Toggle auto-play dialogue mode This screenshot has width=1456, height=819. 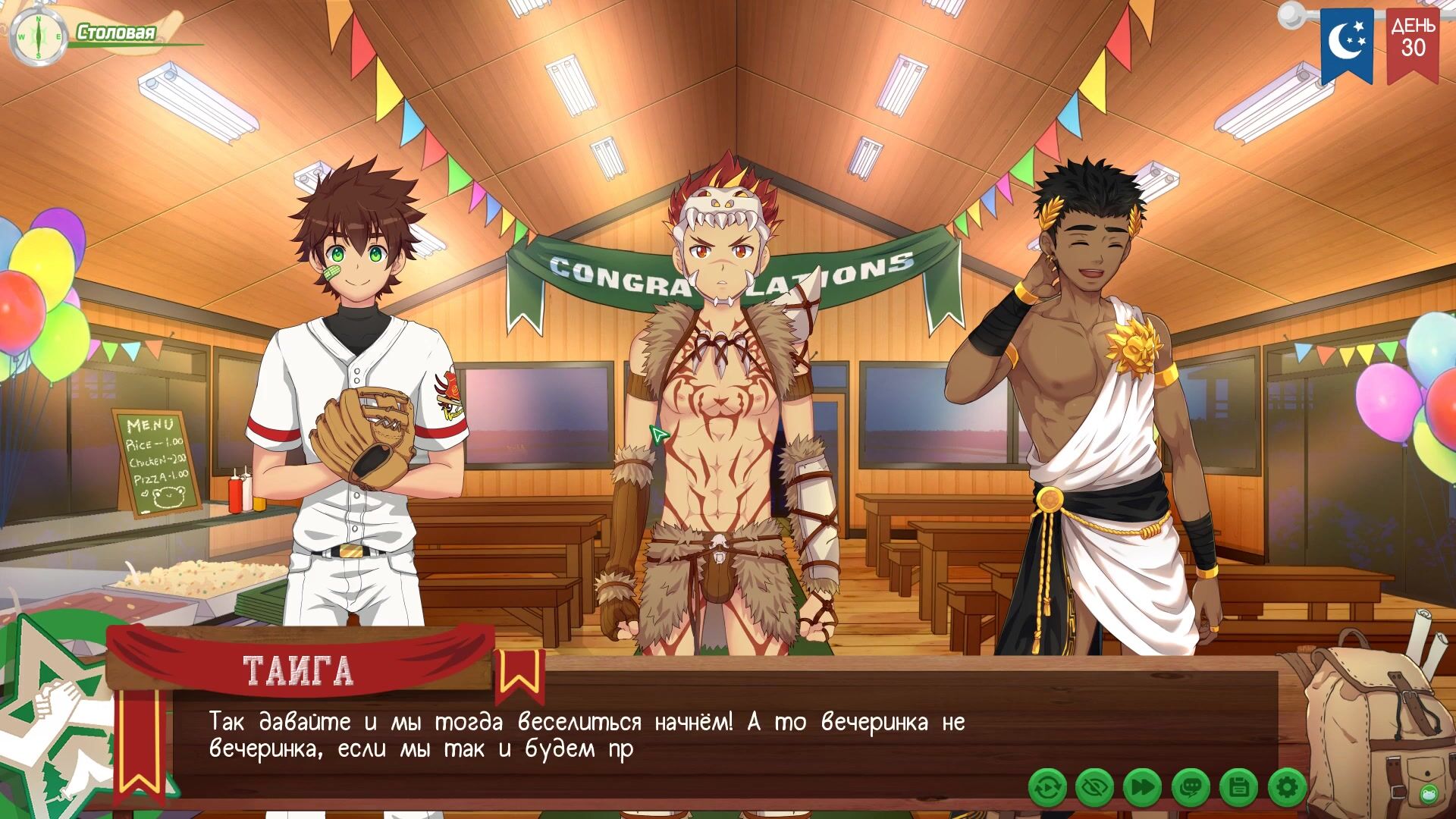pos(1048,789)
